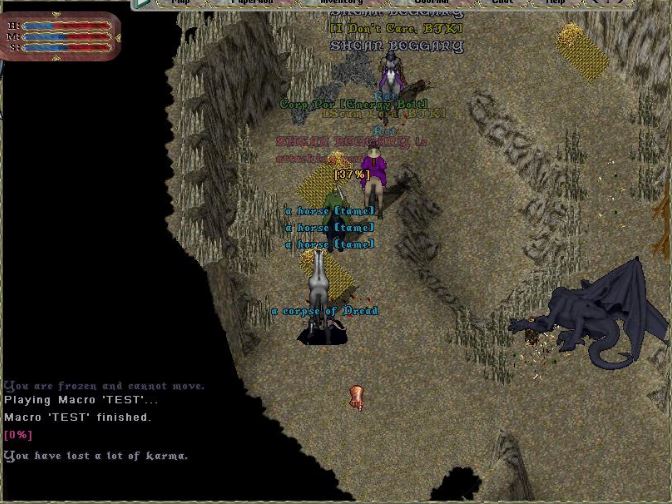This screenshot has width=672, height=504.
Task: Open the Map from the top menu bar
Action: point(181,3)
